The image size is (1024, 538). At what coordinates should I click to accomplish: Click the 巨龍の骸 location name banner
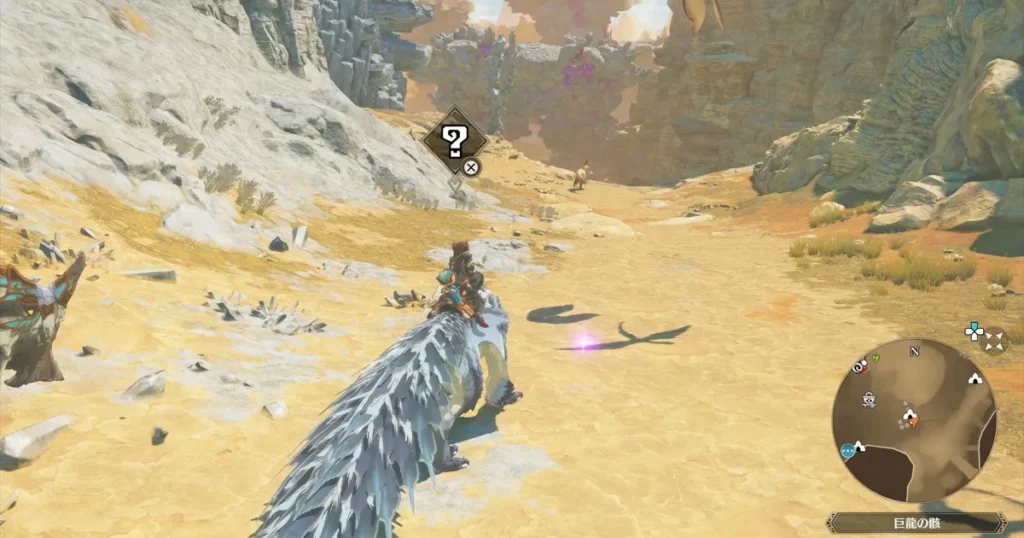point(915,523)
